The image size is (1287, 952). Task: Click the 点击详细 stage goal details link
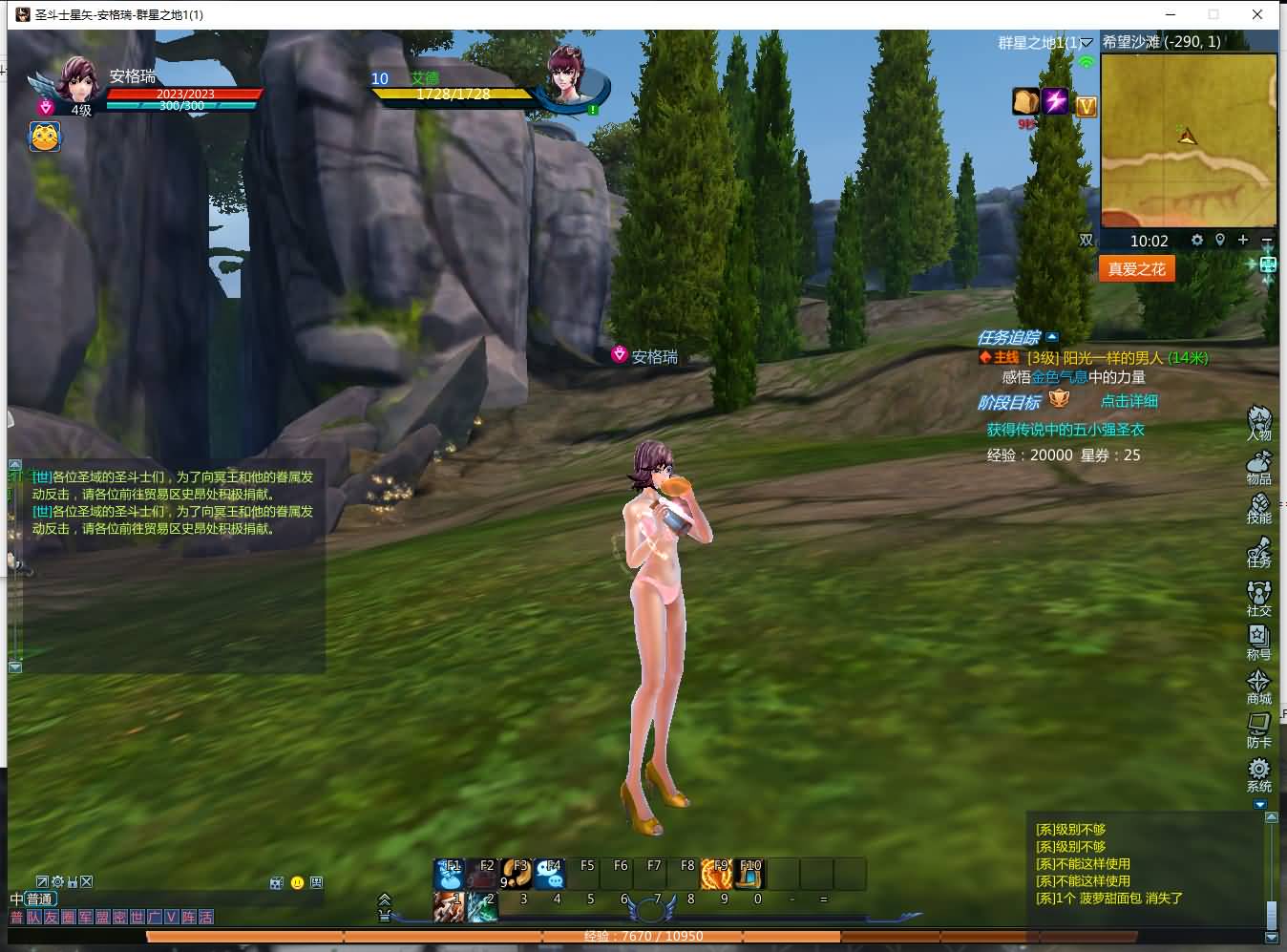point(1129,401)
